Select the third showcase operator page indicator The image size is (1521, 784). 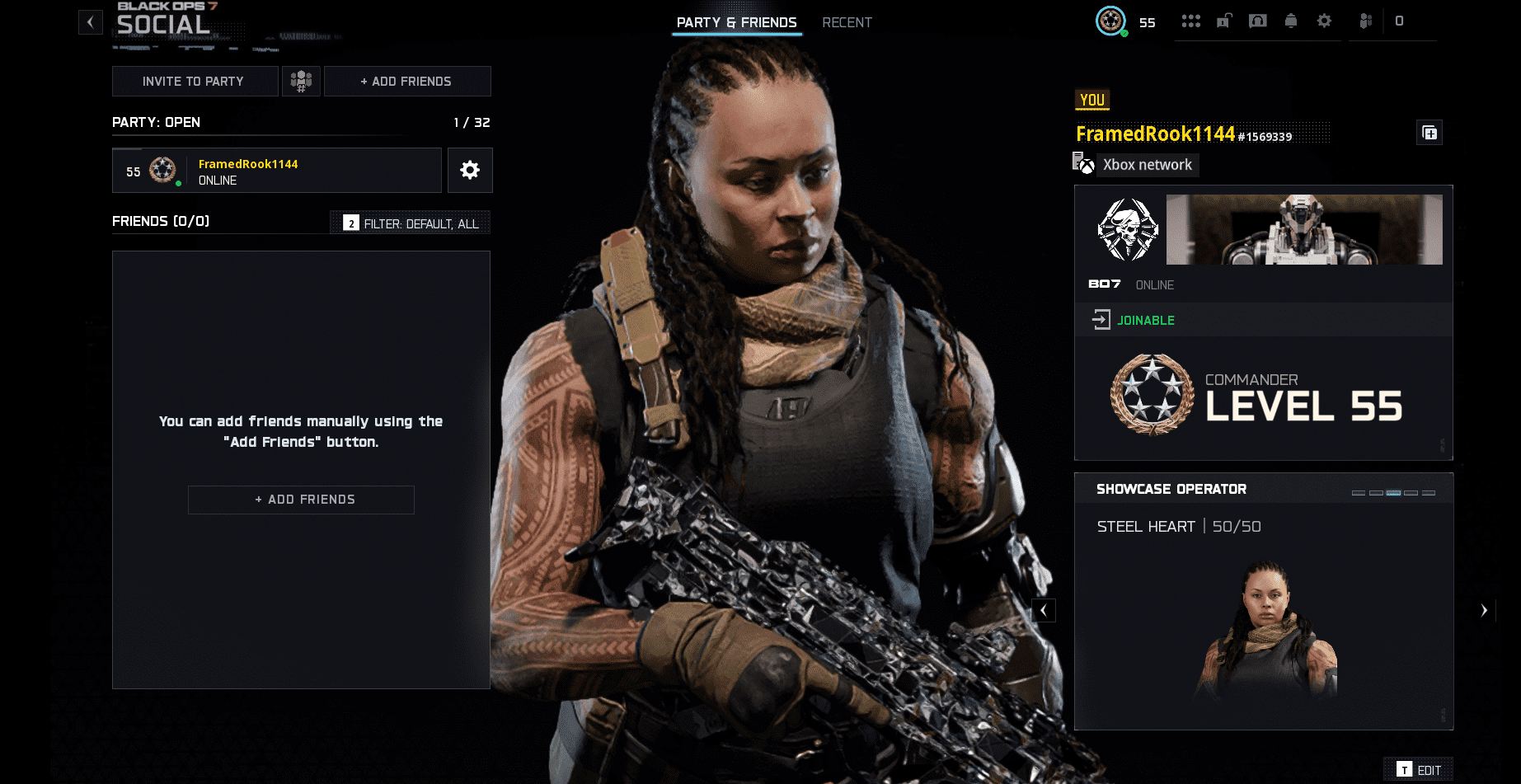[x=1393, y=493]
